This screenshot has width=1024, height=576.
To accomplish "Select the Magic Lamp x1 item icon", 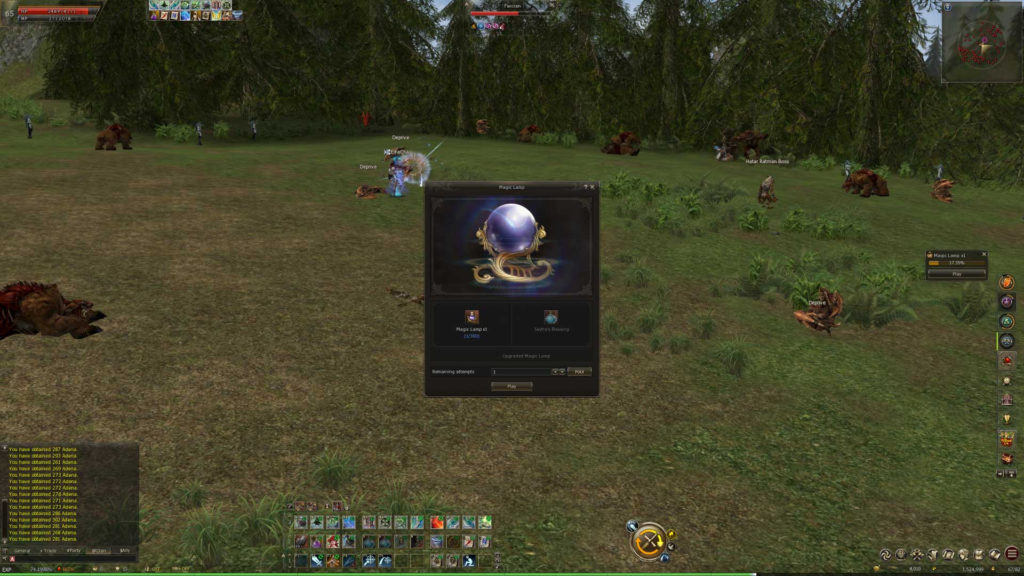I will pyautogui.click(x=471, y=317).
